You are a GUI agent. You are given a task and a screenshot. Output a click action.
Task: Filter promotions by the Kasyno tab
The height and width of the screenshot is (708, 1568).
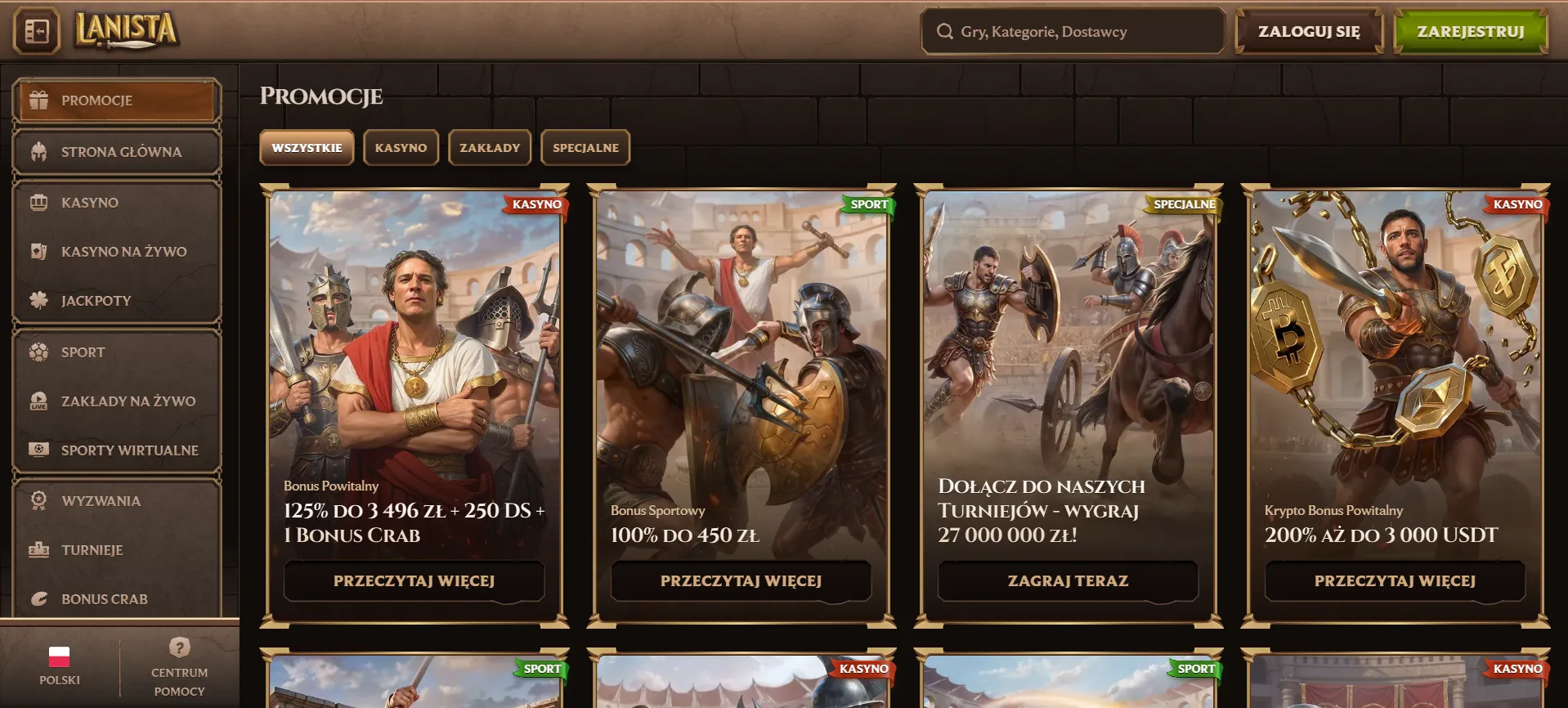401,148
